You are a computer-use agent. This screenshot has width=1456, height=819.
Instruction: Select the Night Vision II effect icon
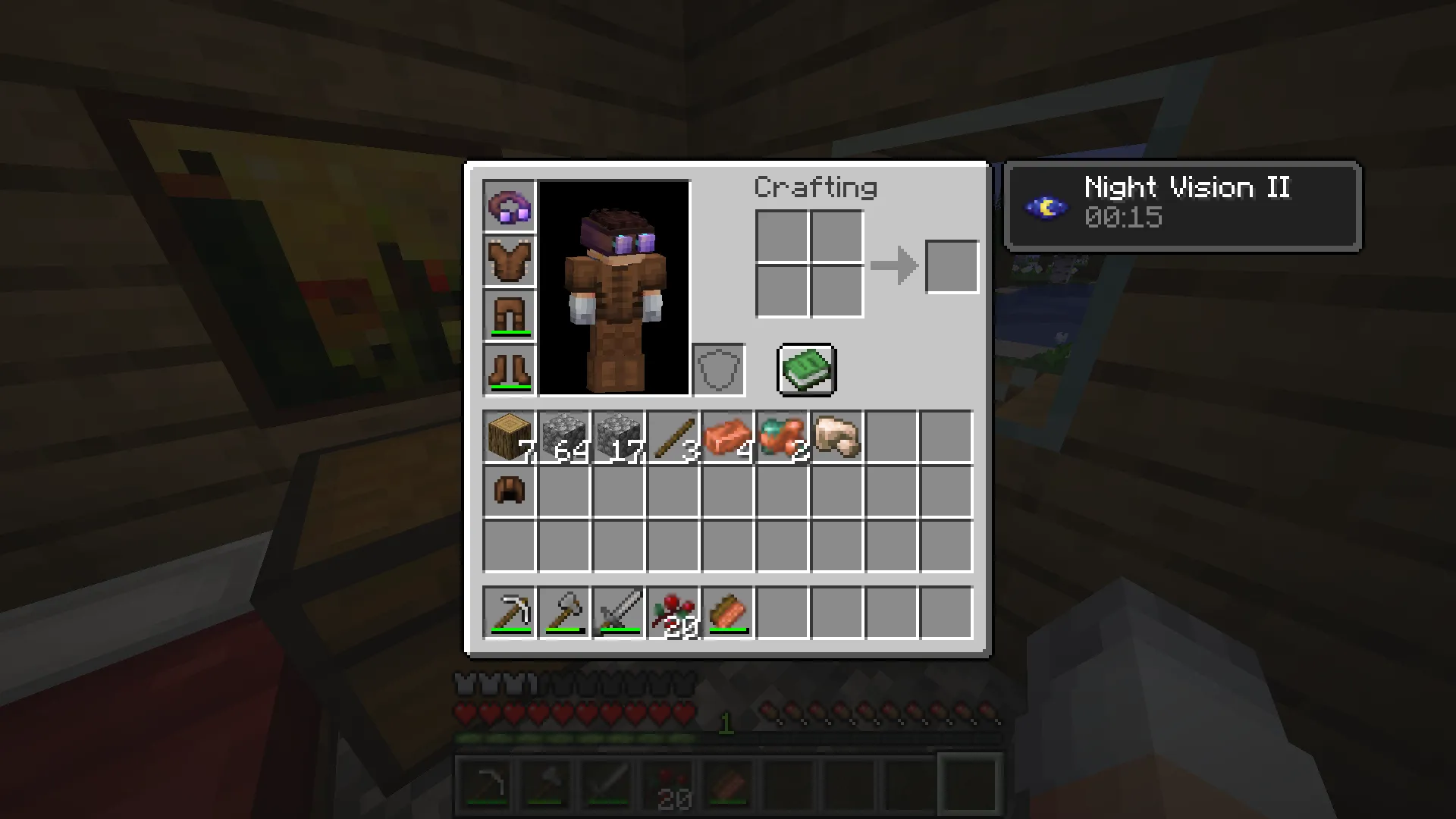coord(1046,205)
